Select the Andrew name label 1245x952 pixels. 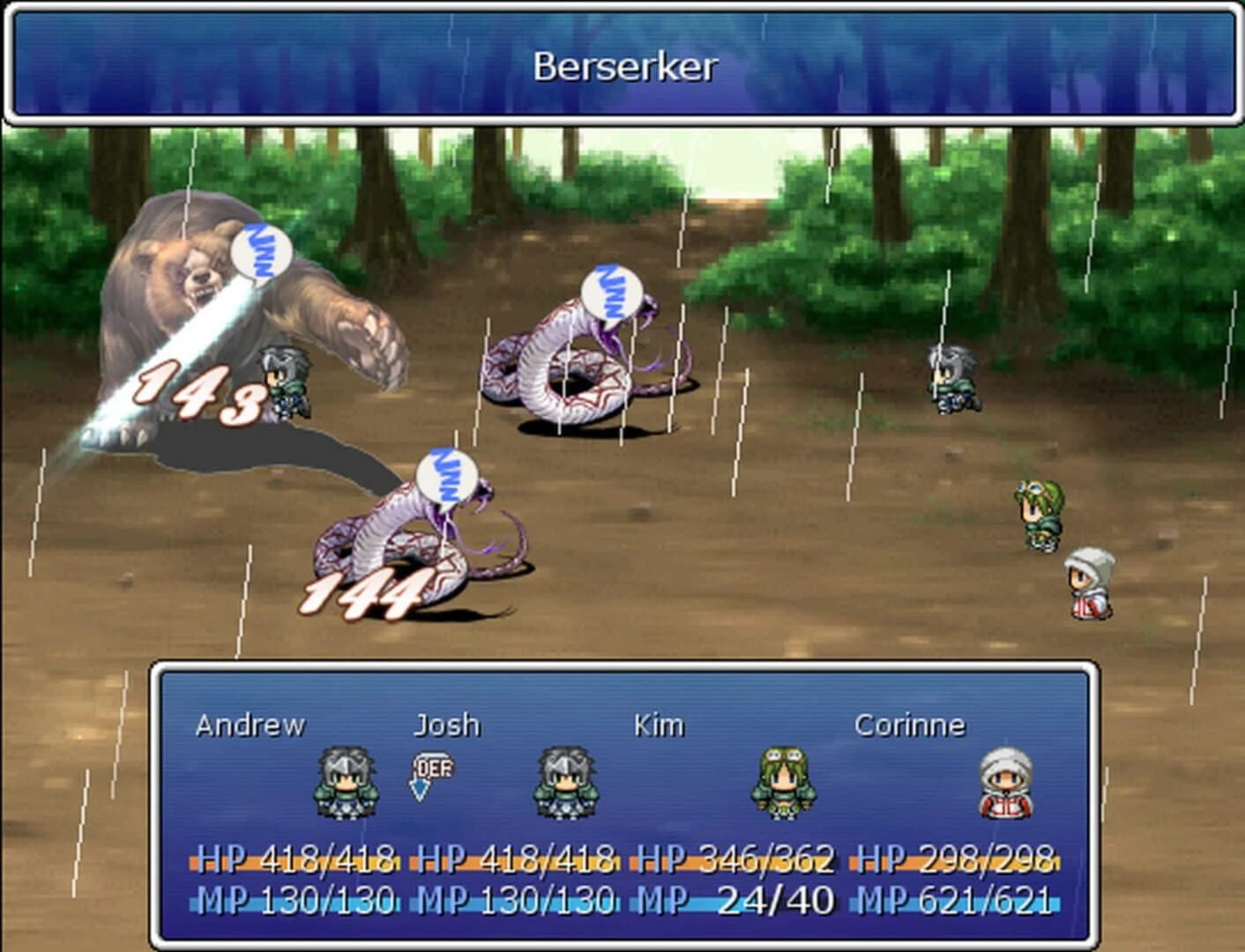click(x=250, y=725)
